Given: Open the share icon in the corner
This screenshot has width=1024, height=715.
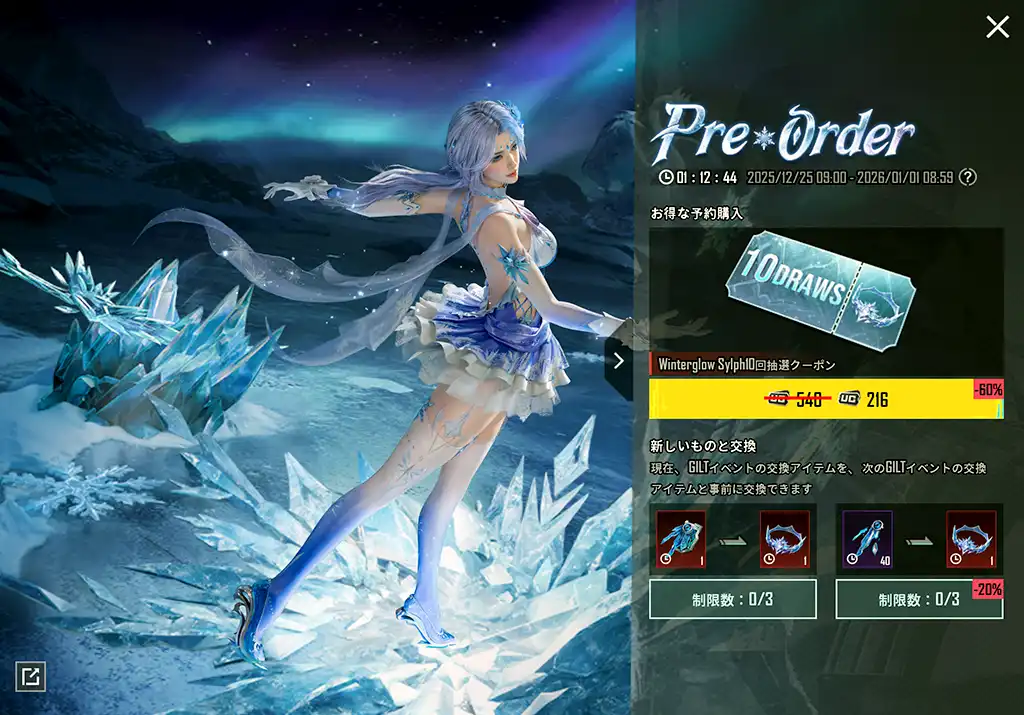Looking at the screenshot, I should pyautogui.click(x=30, y=677).
